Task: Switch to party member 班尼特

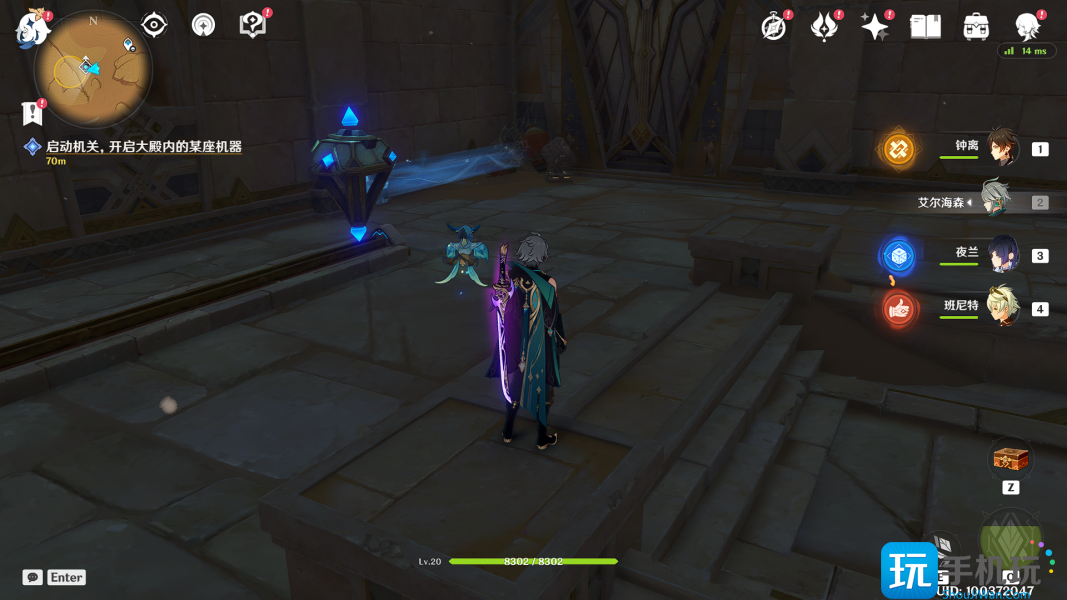Action: tap(1003, 308)
